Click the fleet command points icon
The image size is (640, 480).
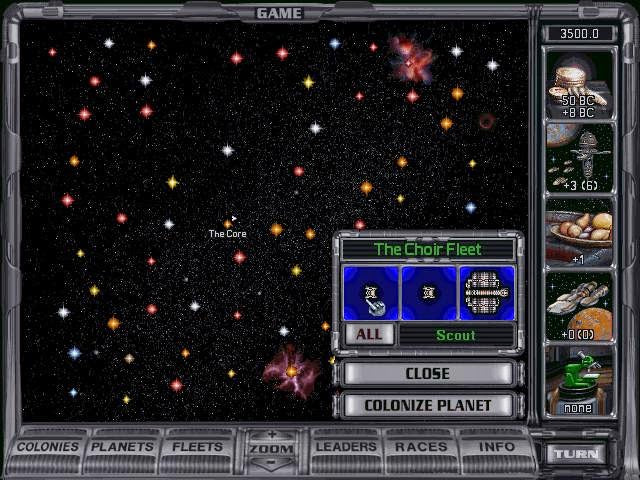click(580, 158)
